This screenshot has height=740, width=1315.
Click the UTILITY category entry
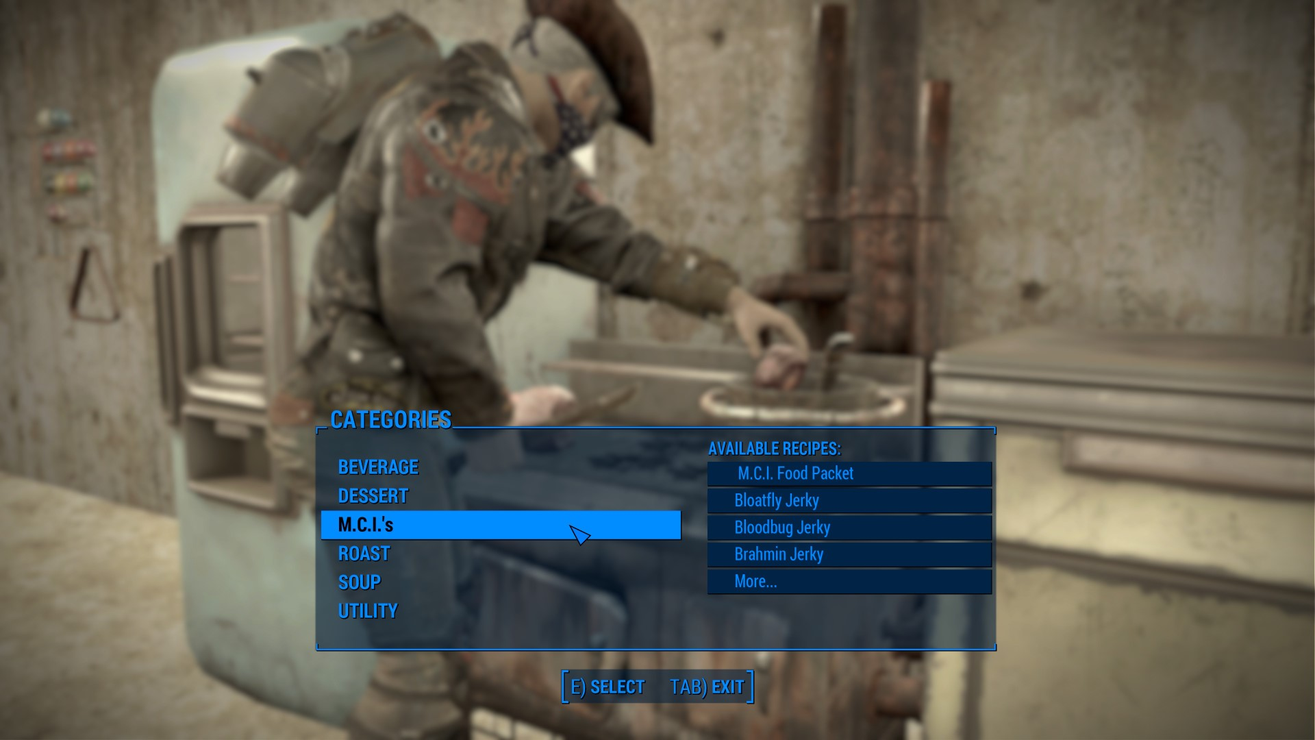(x=368, y=611)
